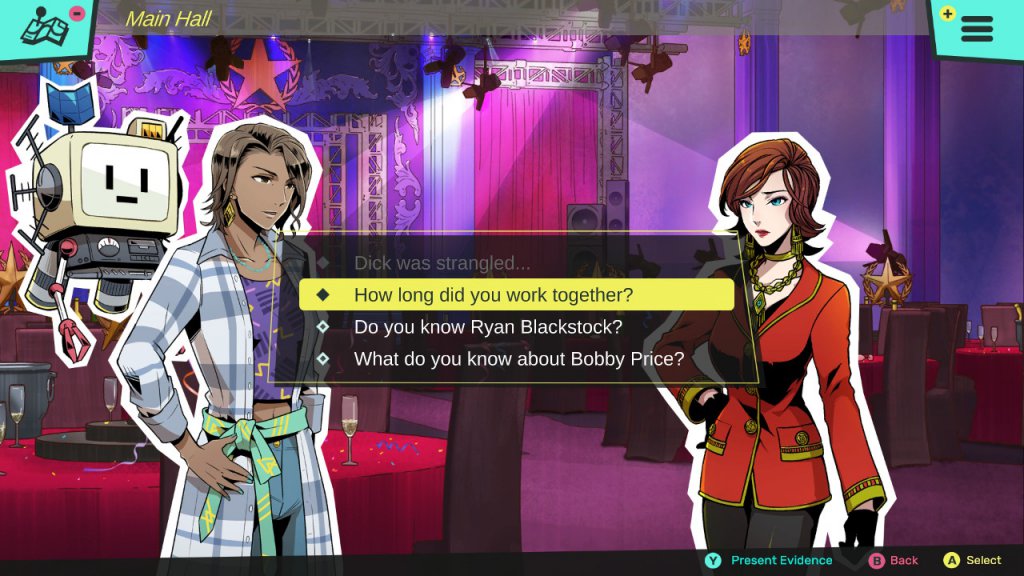Image resolution: width=1024 pixels, height=576 pixels.
Task: Select "Do you know Ryan Blackstock?"
Action: (488, 327)
